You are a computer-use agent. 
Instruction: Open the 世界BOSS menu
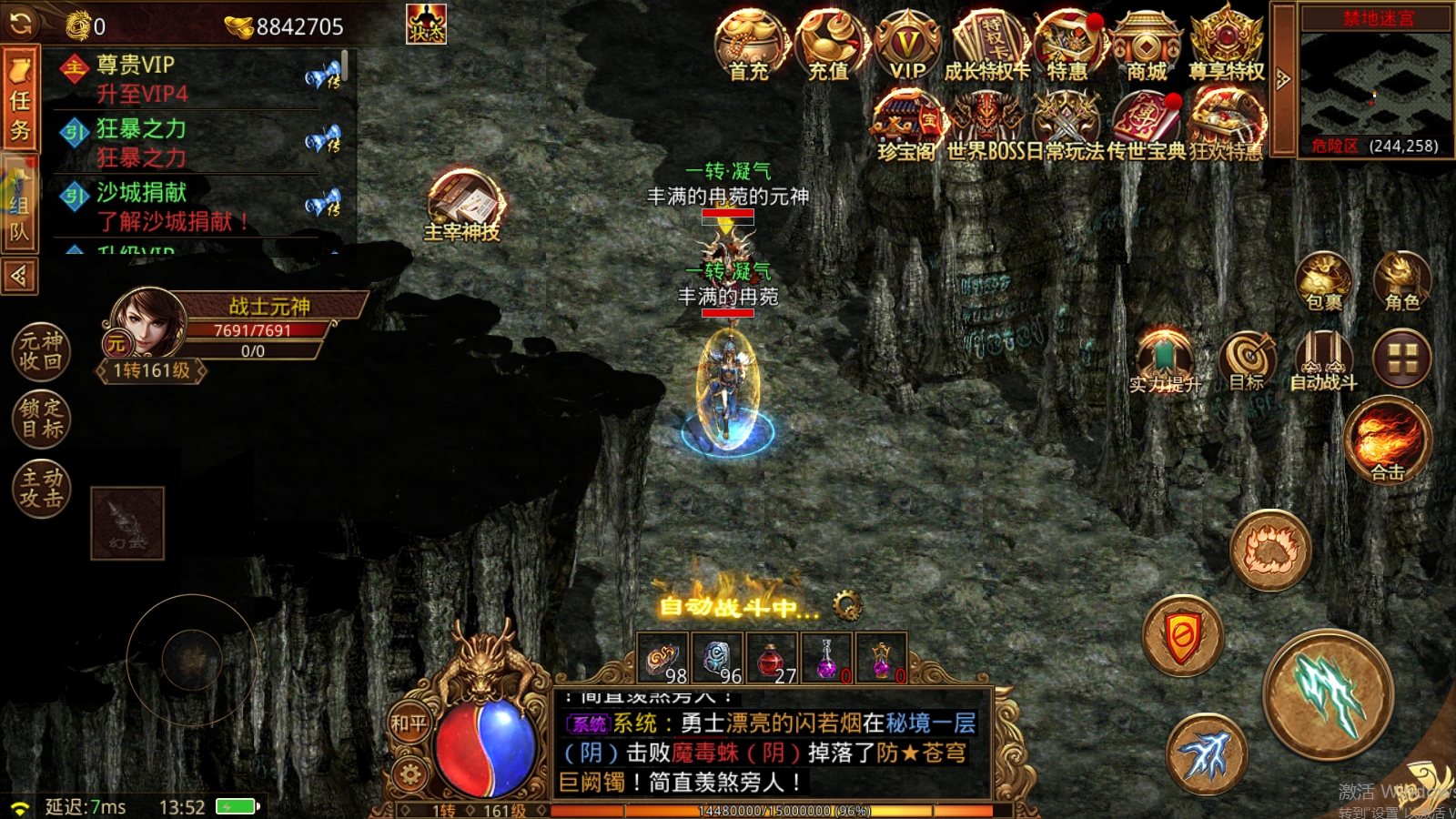(x=986, y=126)
